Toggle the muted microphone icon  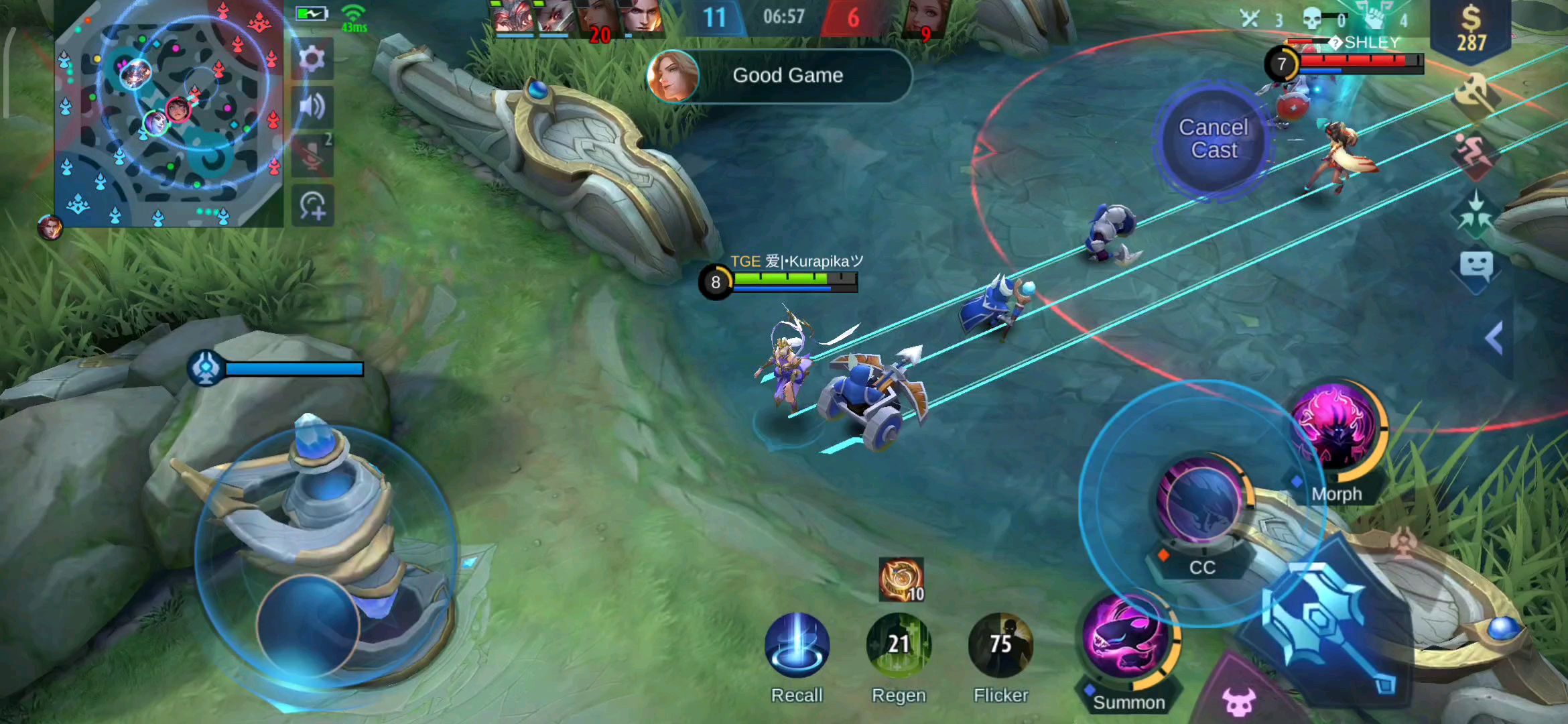click(312, 156)
